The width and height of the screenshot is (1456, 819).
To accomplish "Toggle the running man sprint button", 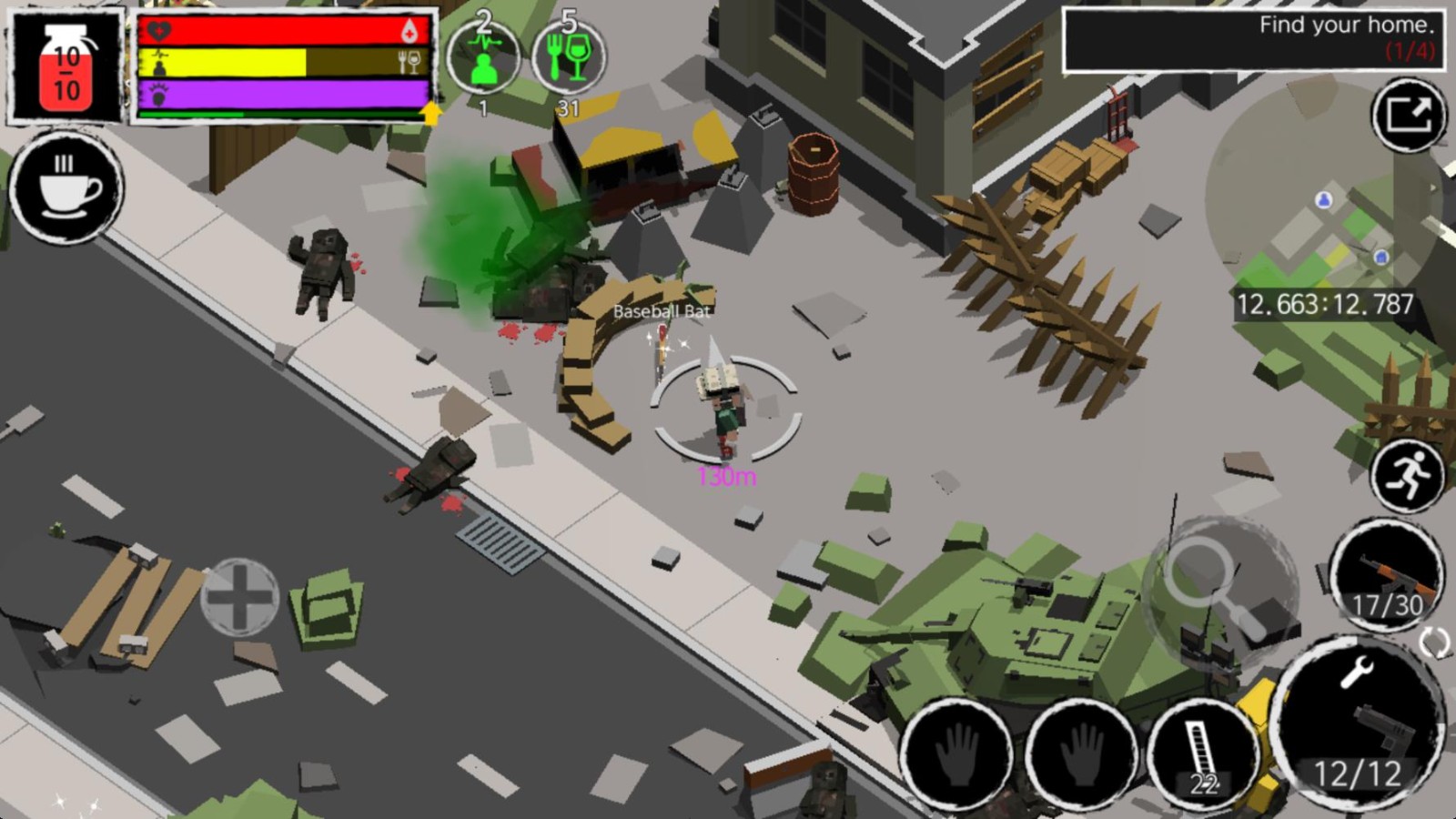I will (x=1407, y=475).
